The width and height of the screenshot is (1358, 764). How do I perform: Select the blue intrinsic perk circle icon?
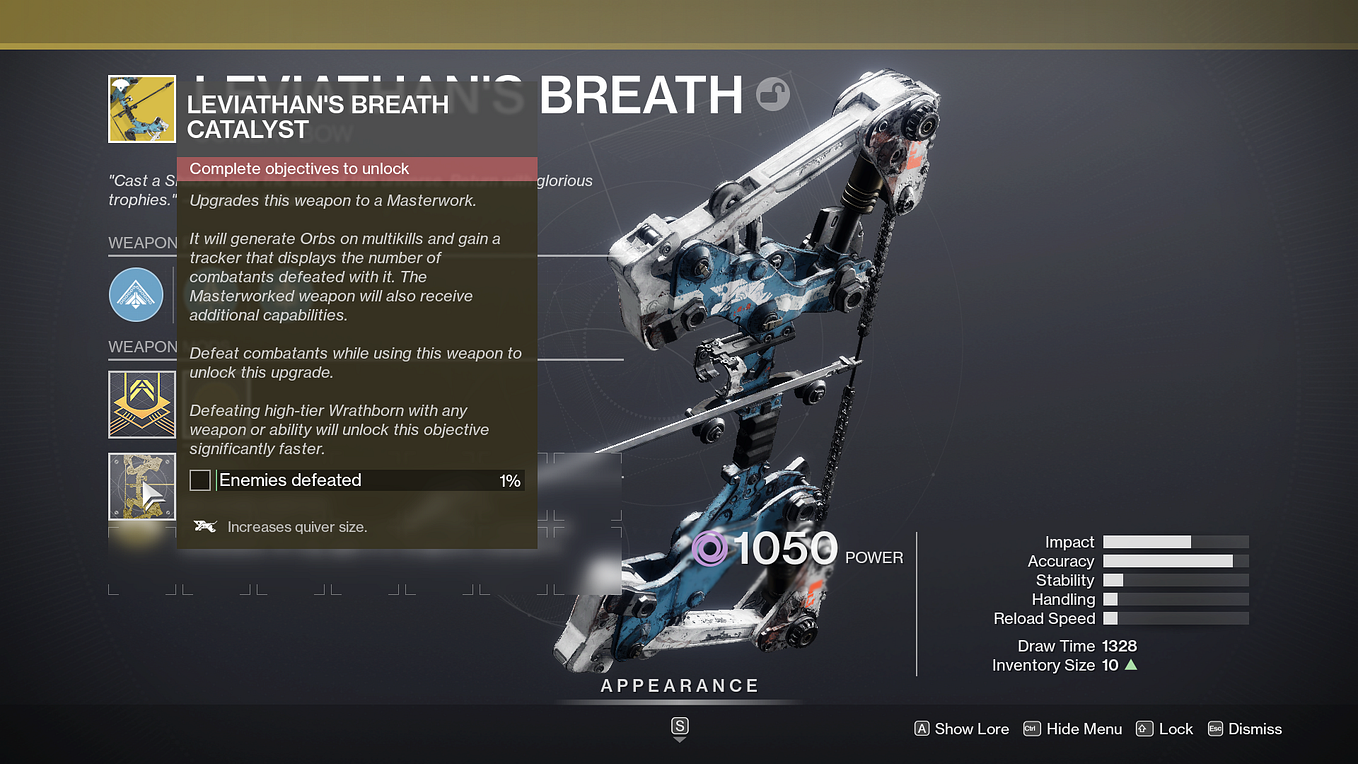tap(136, 294)
